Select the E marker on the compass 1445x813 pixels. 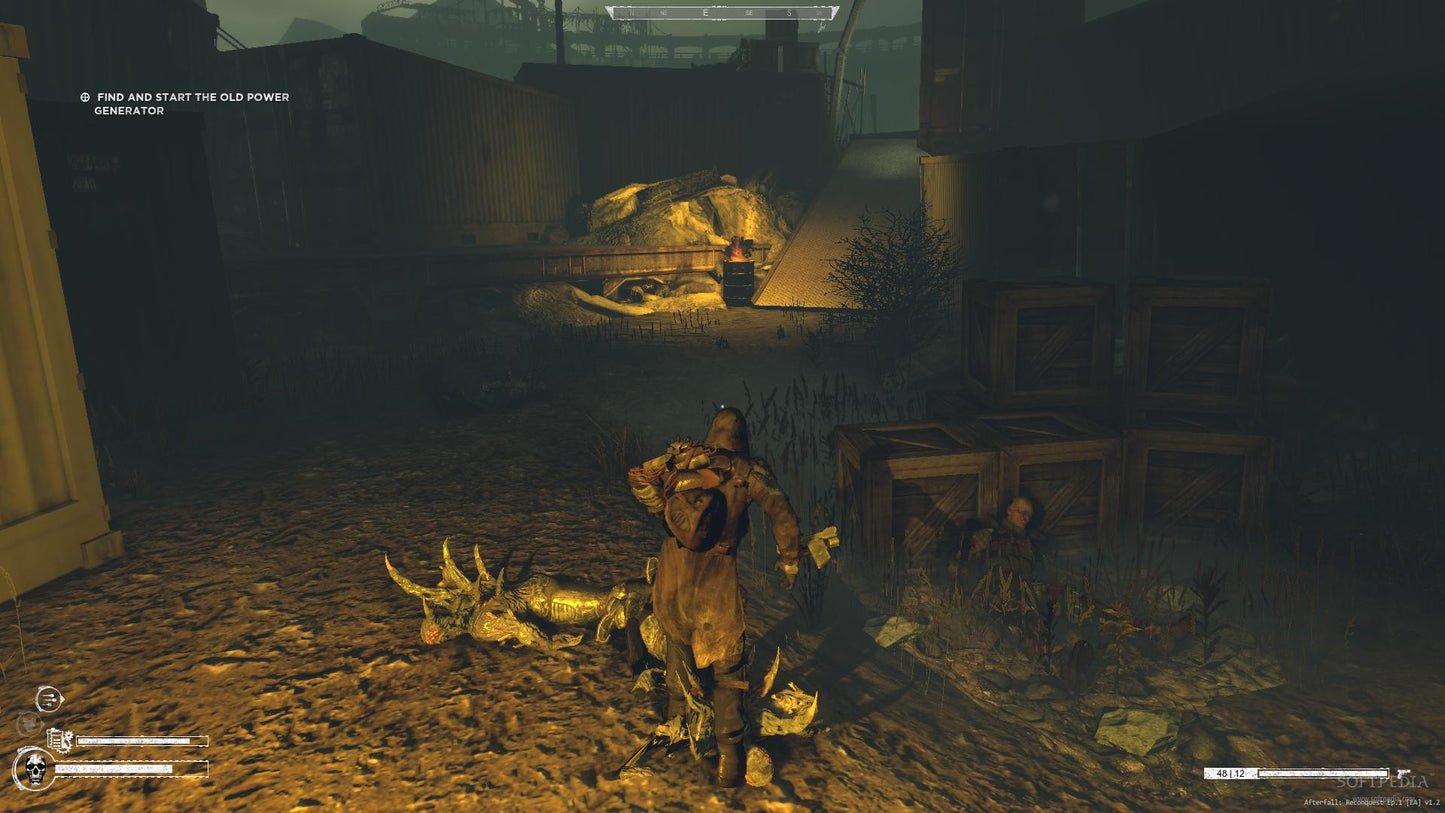click(703, 14)
